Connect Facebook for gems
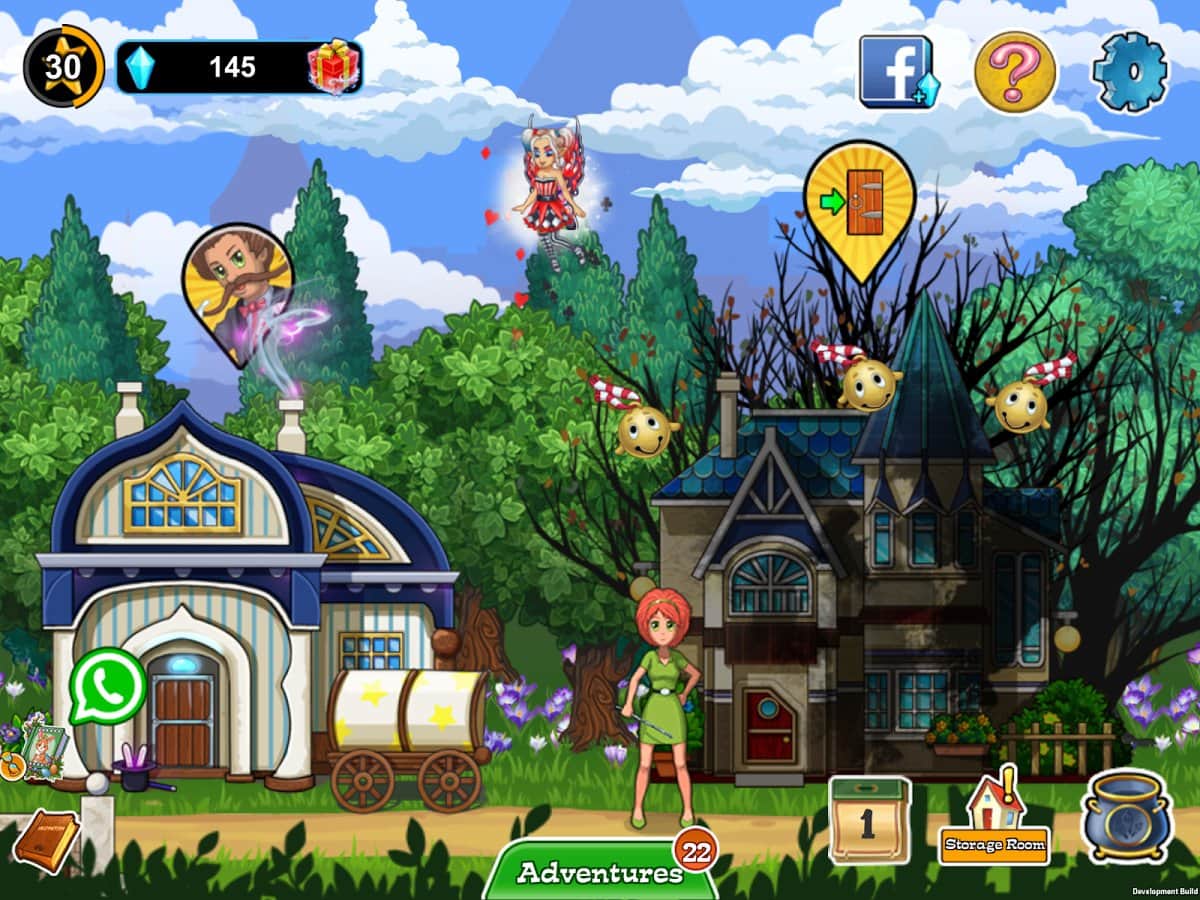Viewport: 1200px width, 900px height. click(x=898, y=72)
